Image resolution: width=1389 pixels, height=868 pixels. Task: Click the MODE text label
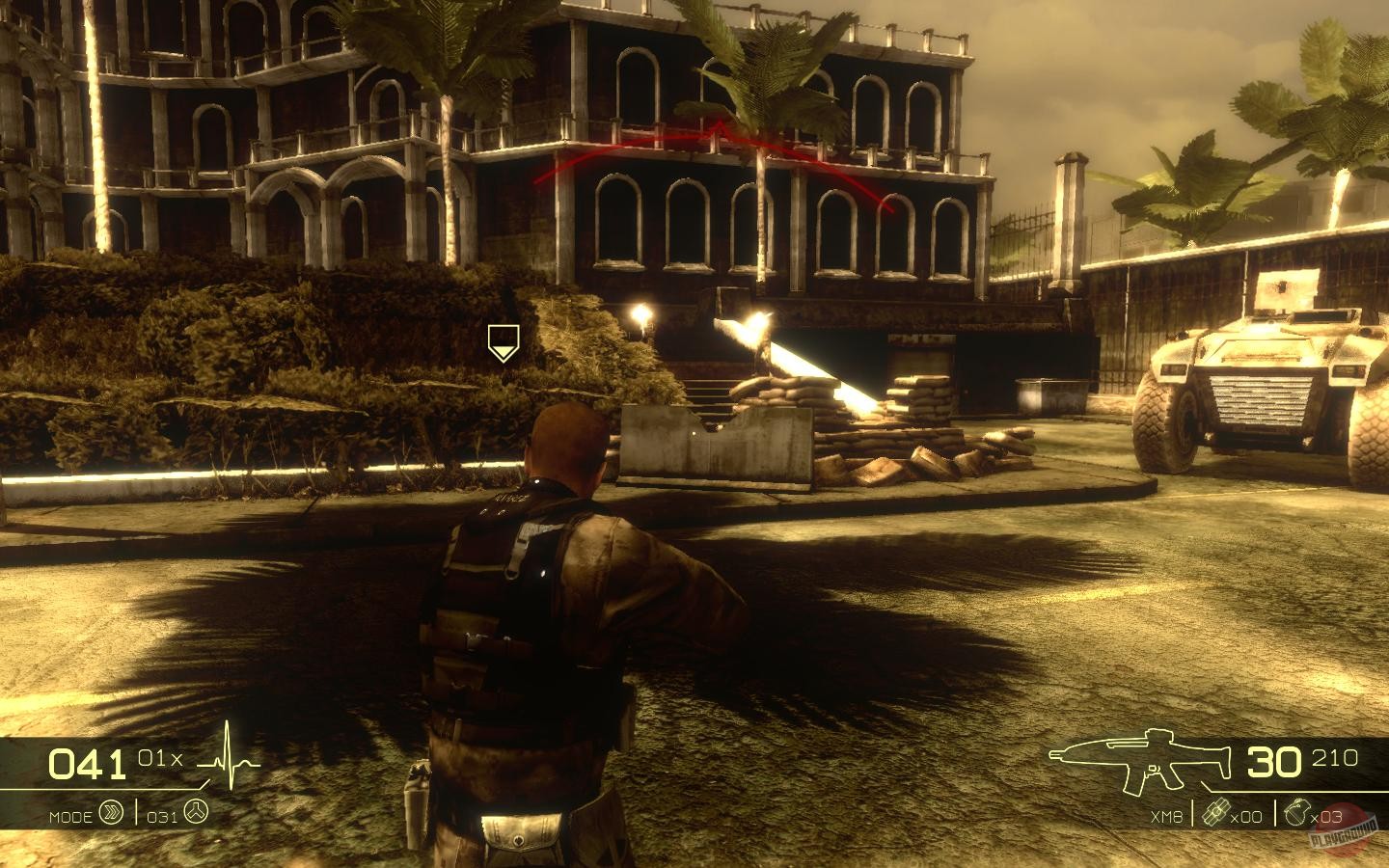70,815
